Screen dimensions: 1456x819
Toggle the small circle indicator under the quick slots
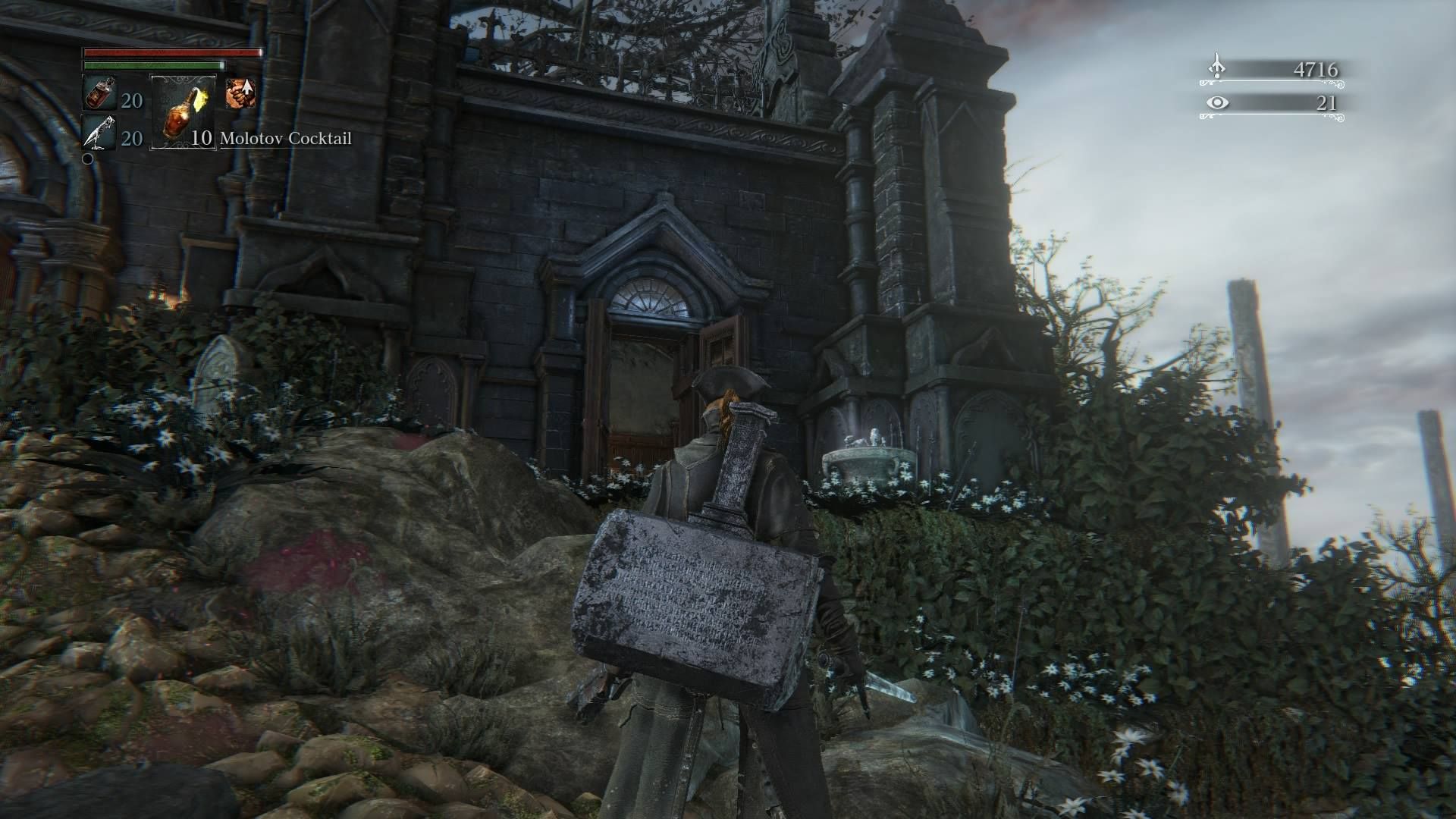87,159
